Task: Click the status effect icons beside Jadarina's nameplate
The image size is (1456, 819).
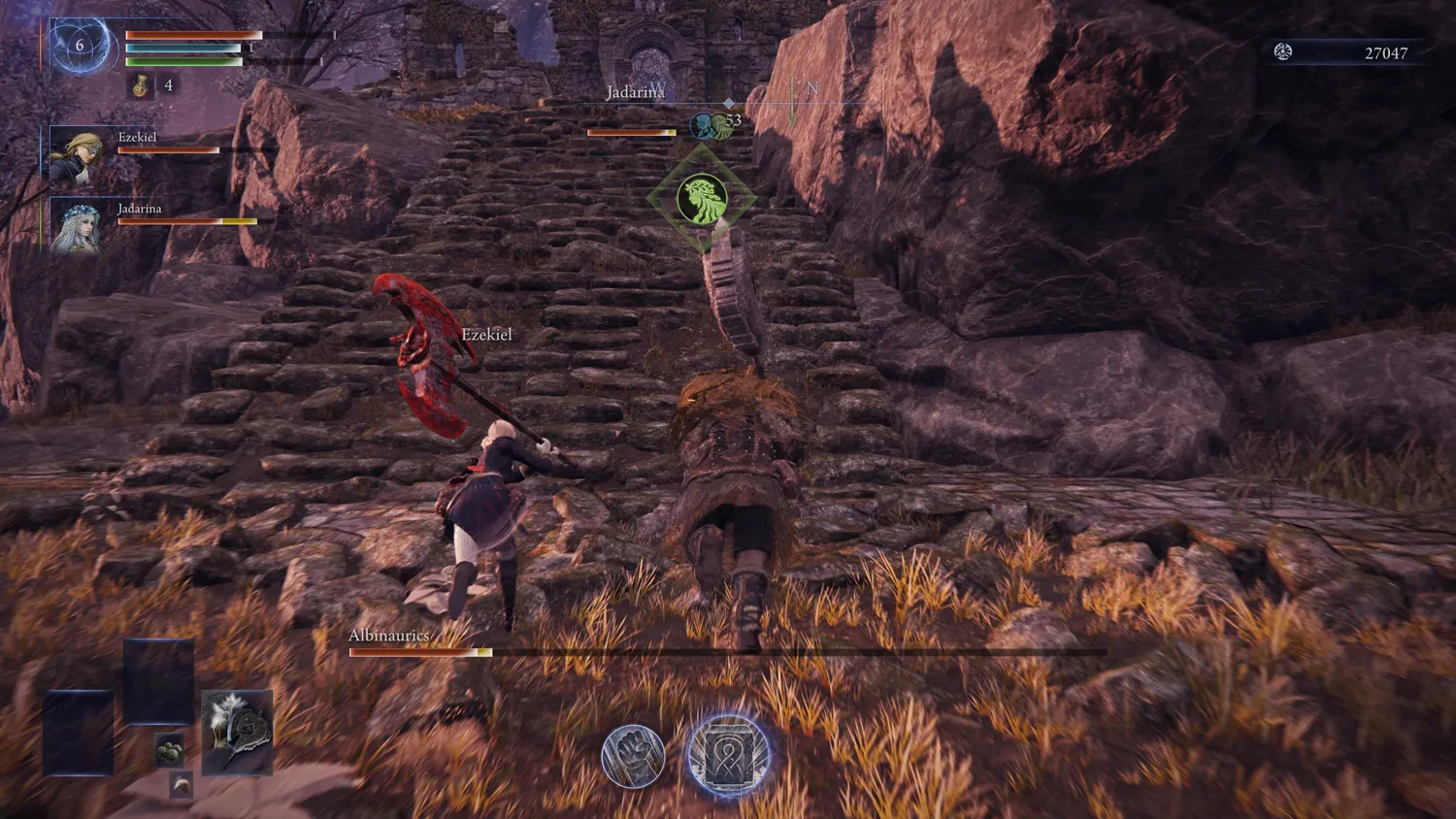Action: pyautogui.click(x=711, y=124)
